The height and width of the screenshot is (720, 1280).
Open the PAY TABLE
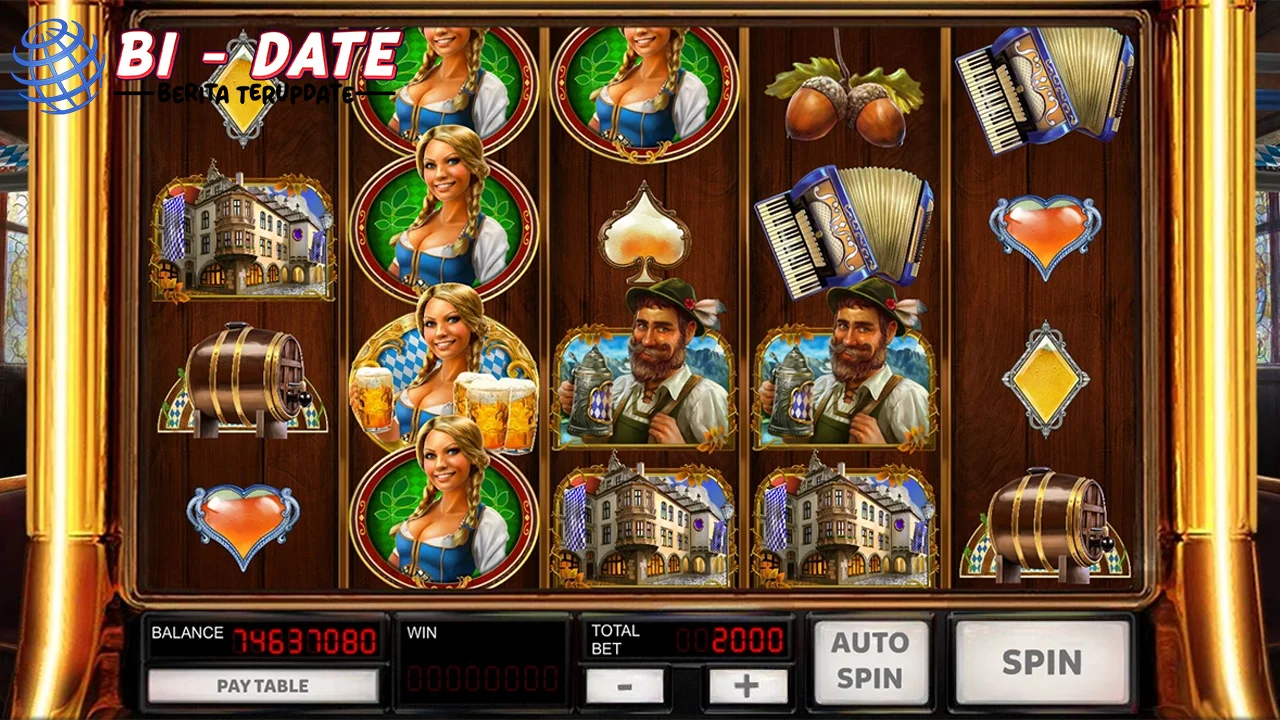point(263,686)
